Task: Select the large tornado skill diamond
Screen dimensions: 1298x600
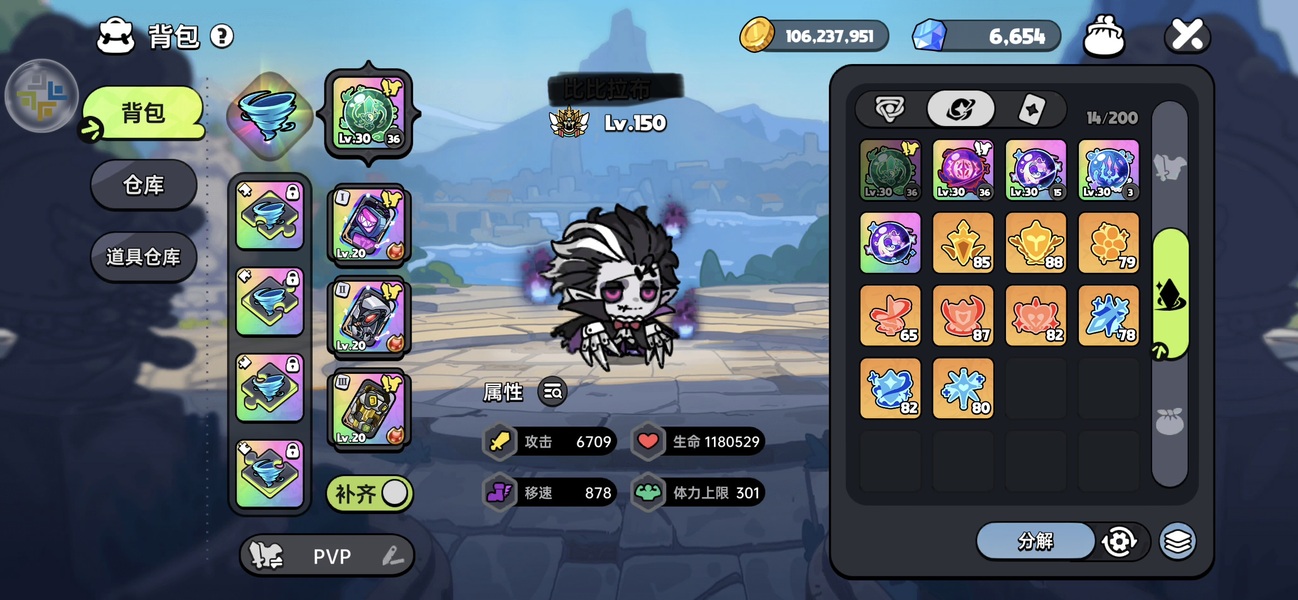Action: (268, 113)
